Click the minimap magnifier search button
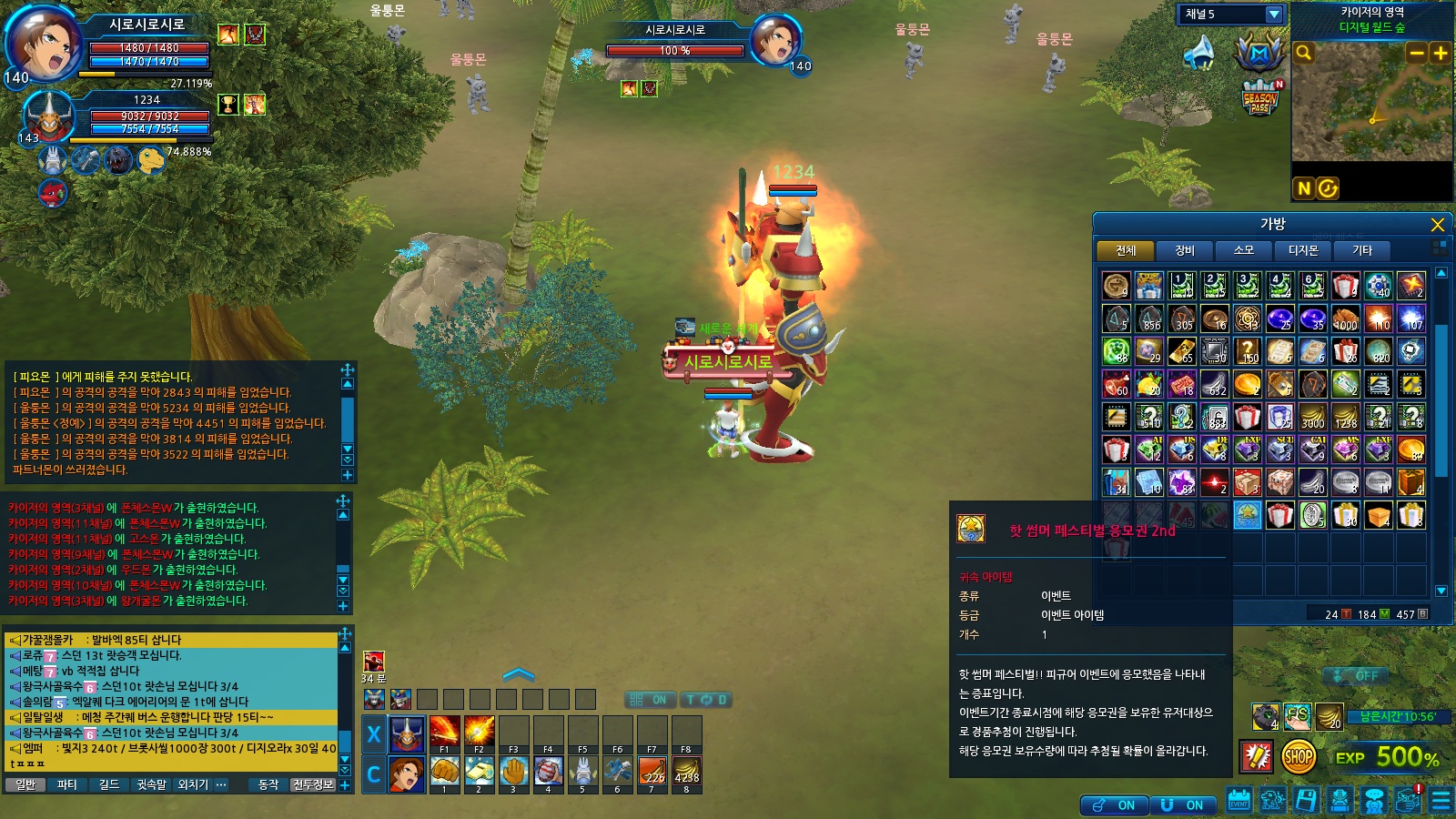1456x819 pixels. [1304, 53]
